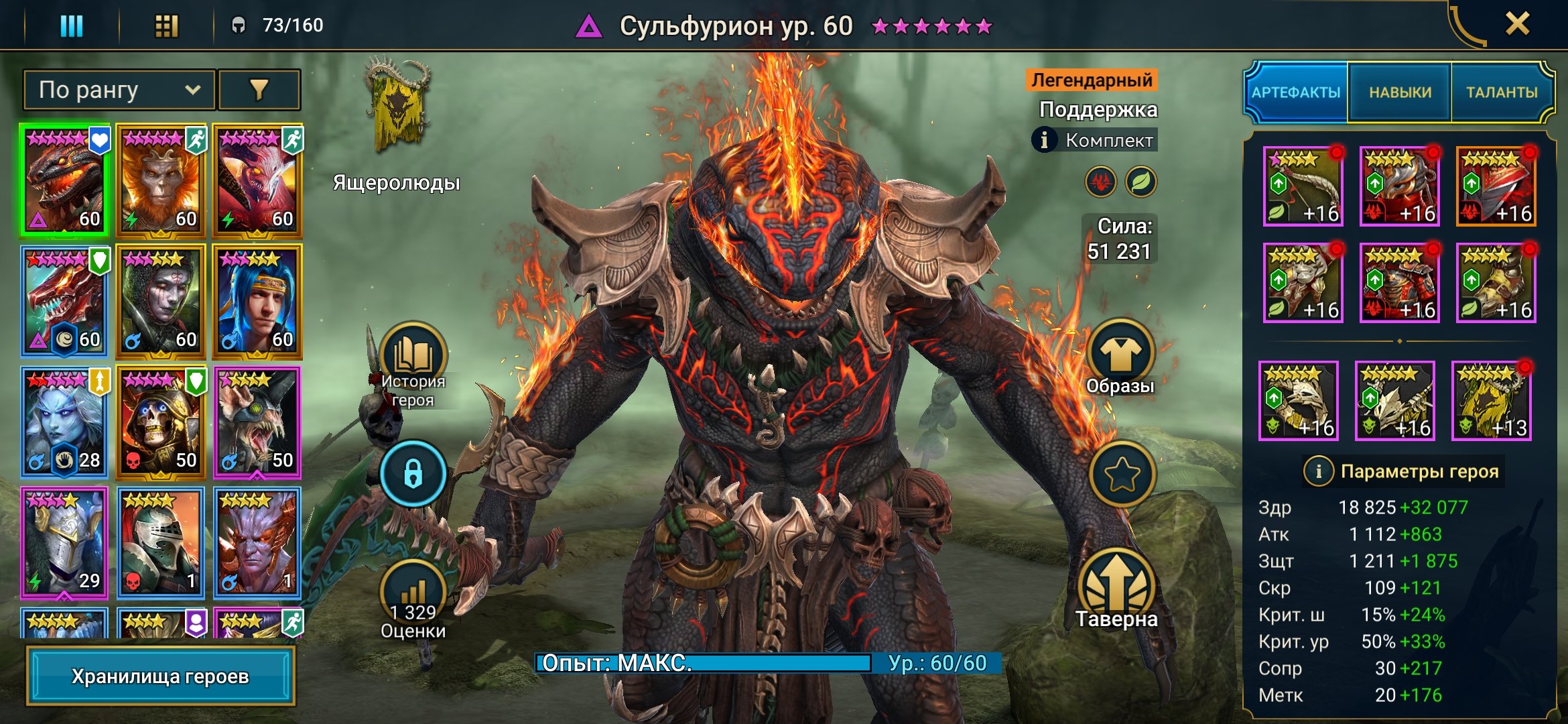Toggle the hero lock padlock button
1568x724 pixels.
pyautogui.click(x=413, y=474)
